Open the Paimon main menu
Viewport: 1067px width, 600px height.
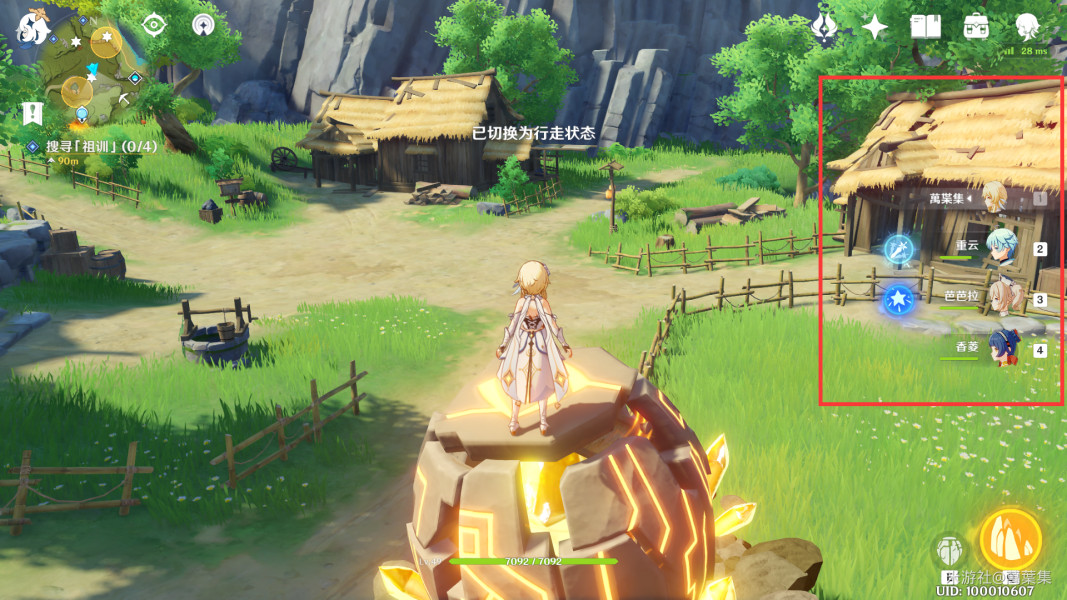[x=33, y=28]
